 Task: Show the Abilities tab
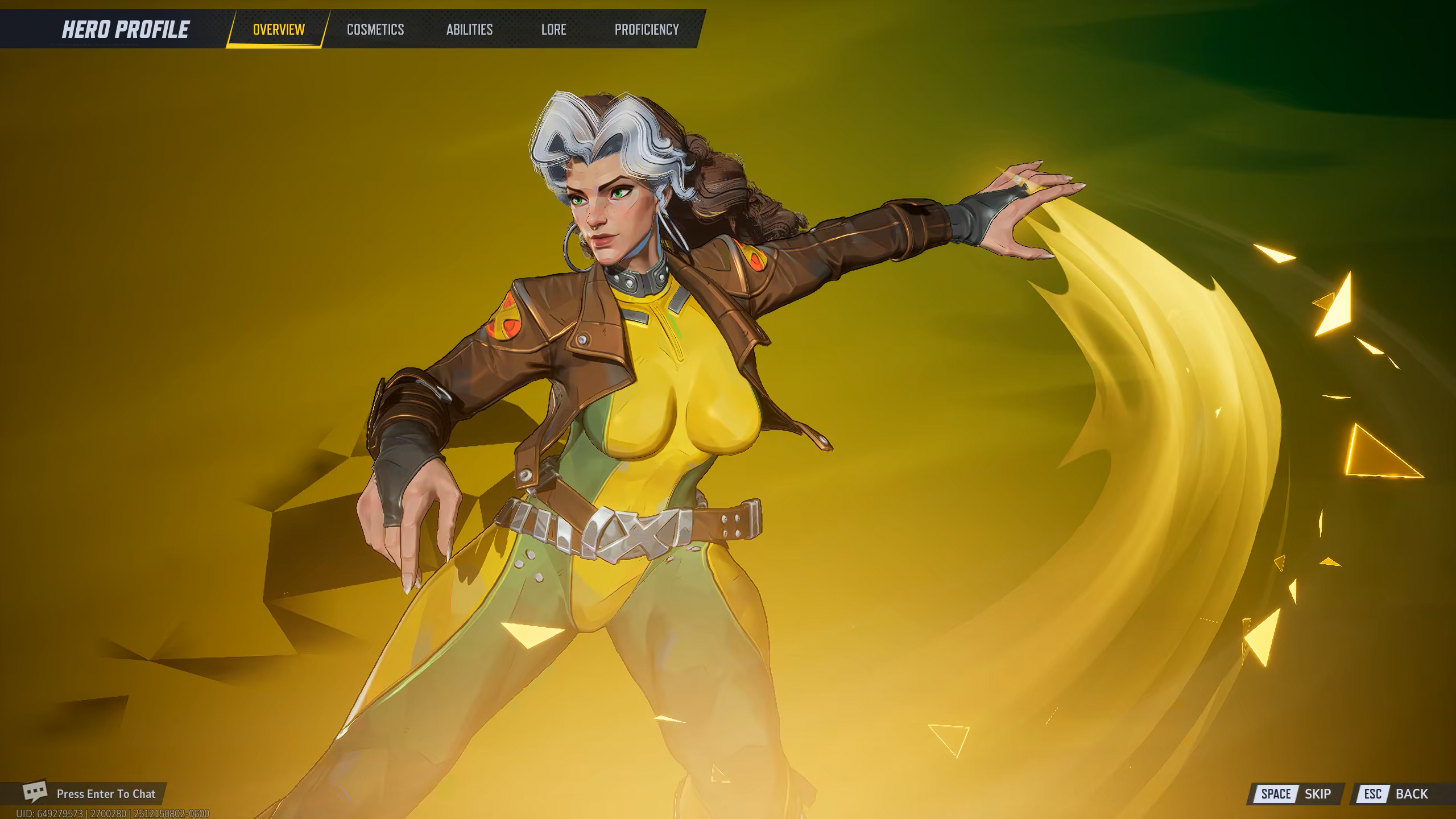pyautogui.click(x=469, y=30)
